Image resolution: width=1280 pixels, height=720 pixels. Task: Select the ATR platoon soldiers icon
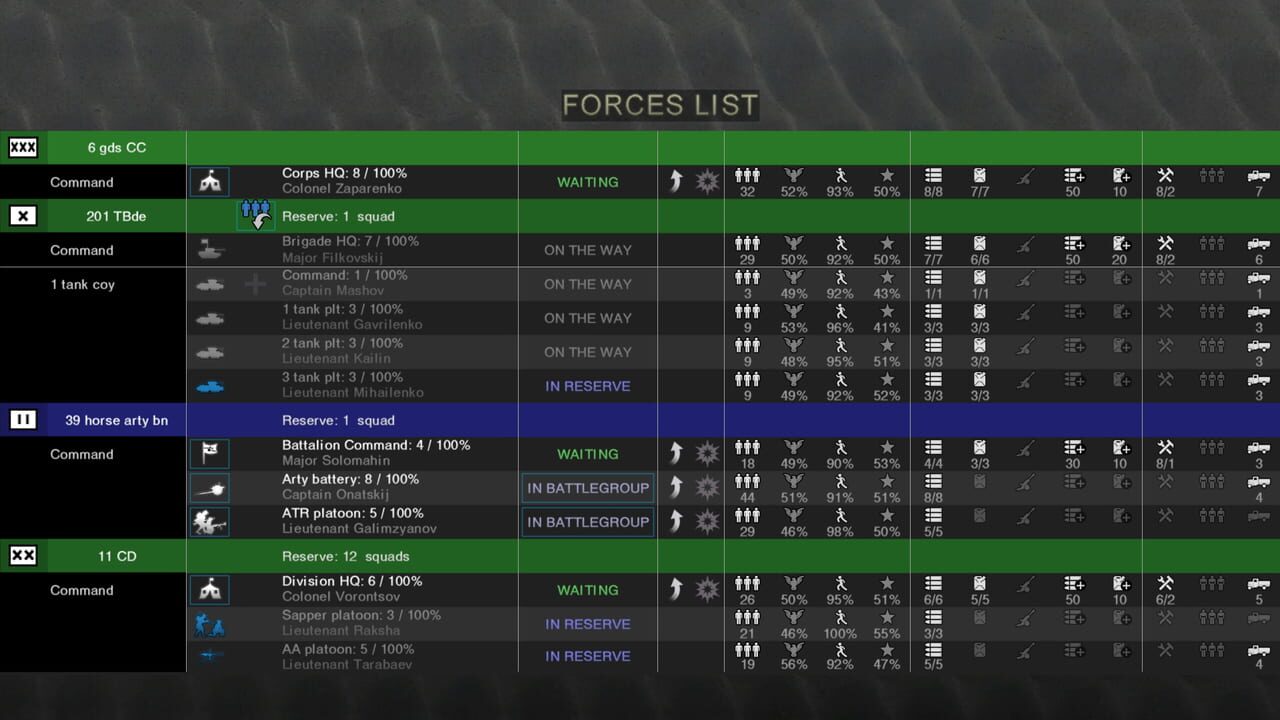pos(209,521)
